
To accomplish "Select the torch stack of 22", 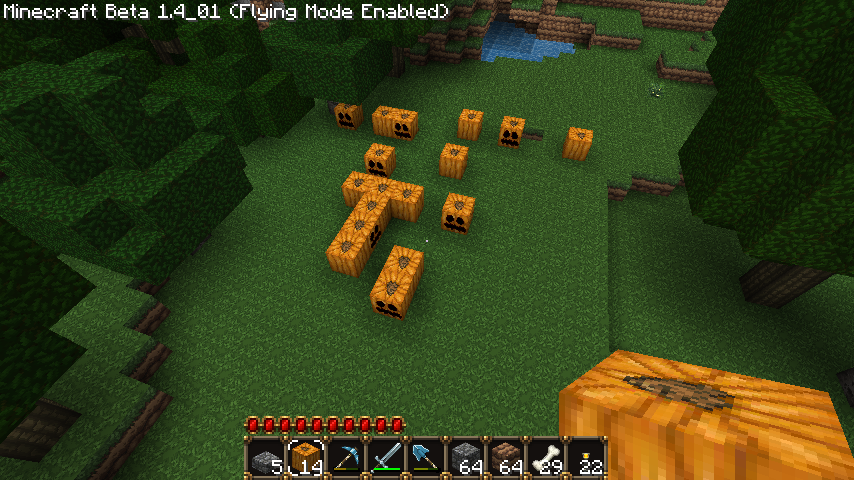I will [586, 457].
